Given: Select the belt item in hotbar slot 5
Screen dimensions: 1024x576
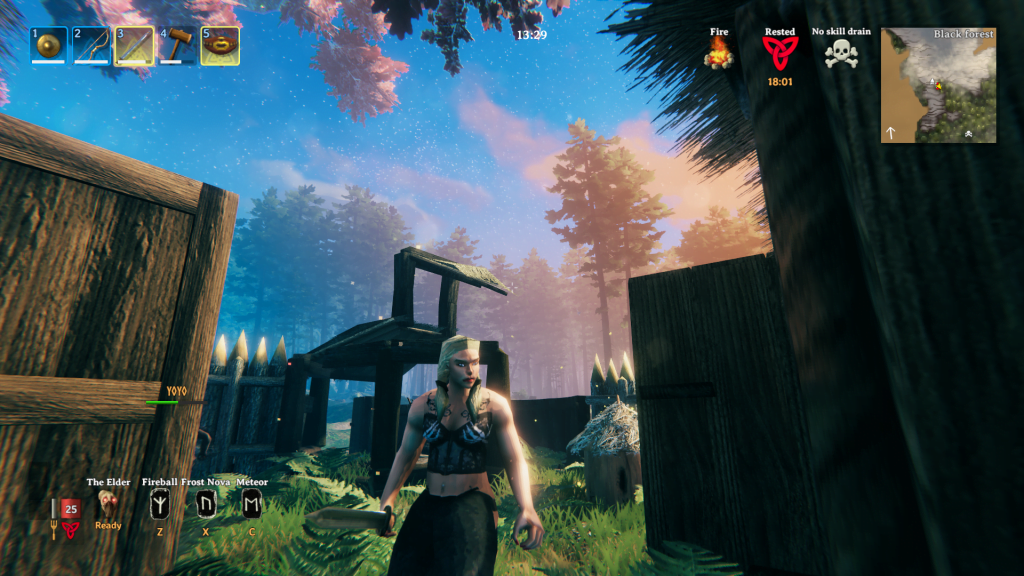Looking at the screenshot, I should 220,46.
